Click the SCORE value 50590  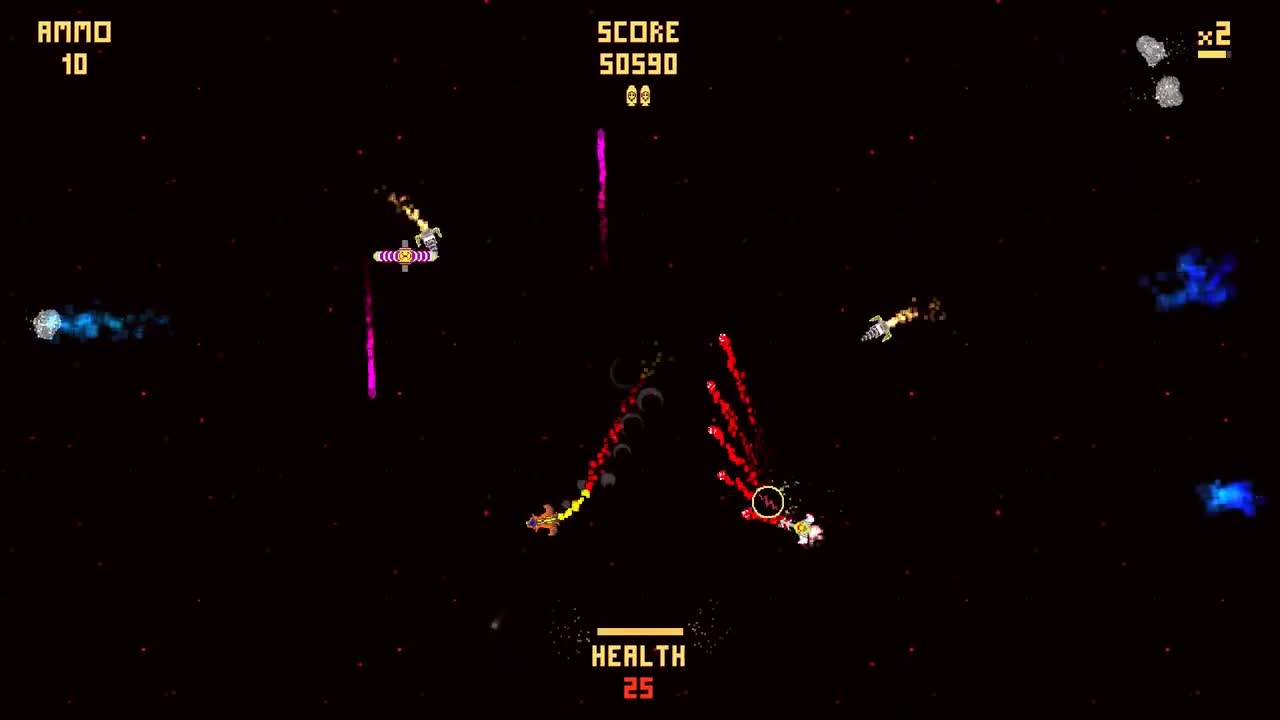coord(640,64)
